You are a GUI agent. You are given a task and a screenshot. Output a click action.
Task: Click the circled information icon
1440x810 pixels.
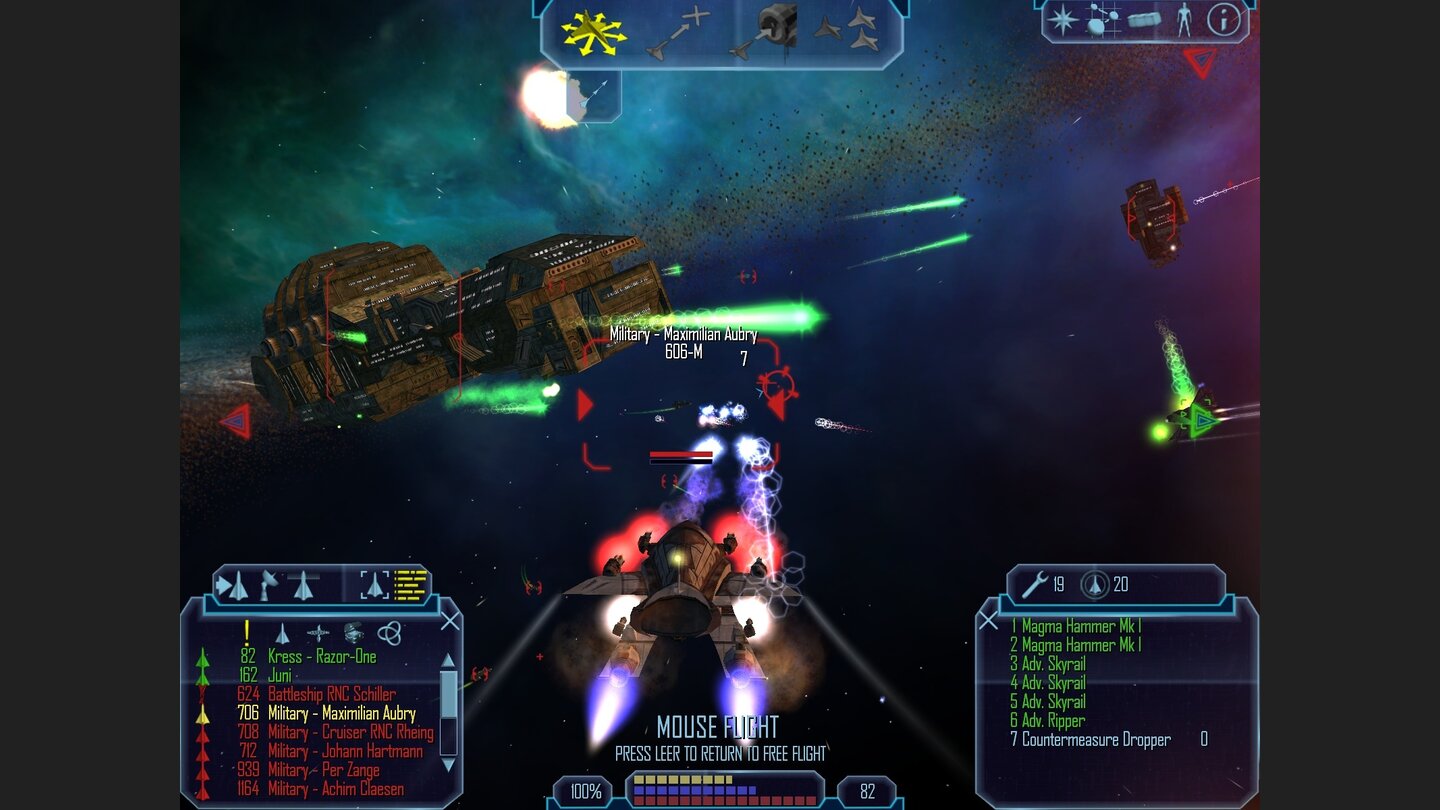pos(1223,20)
